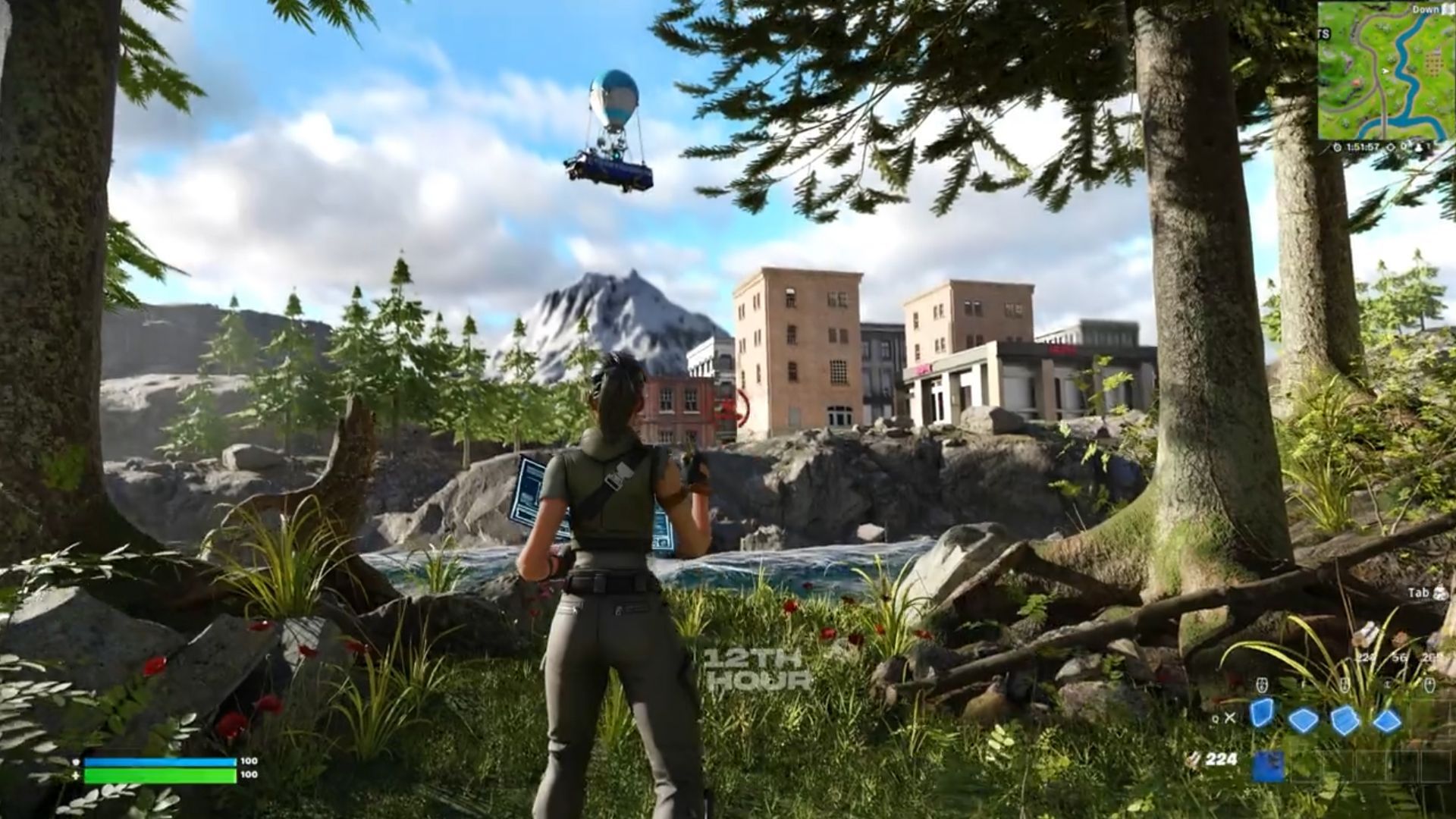Click the eliminations diamond icon under the minimap
Image resolution: width=1456 pixels, height=819 pixels.
point(1391,147)
